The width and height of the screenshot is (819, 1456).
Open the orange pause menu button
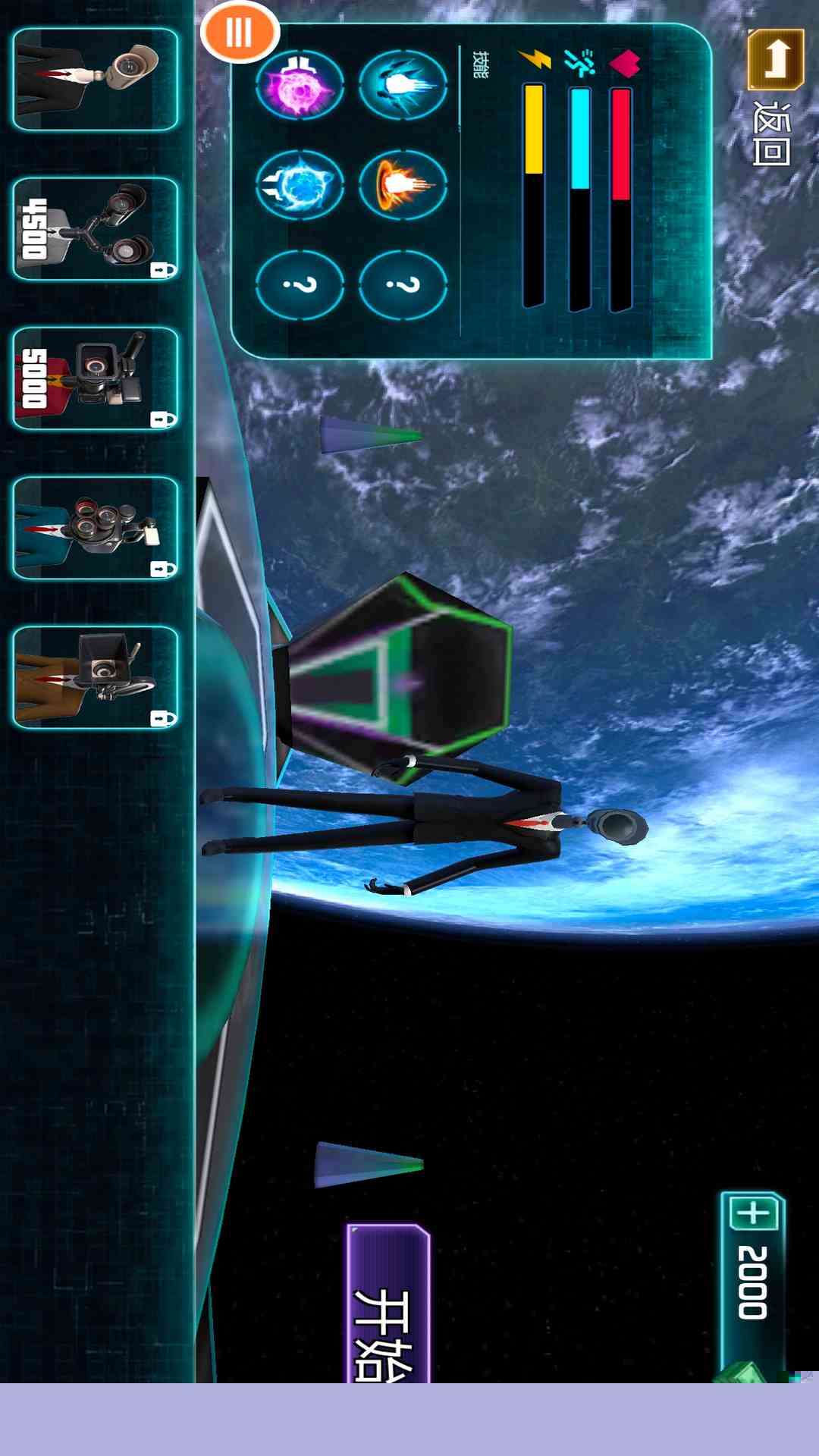click(240, 33)
